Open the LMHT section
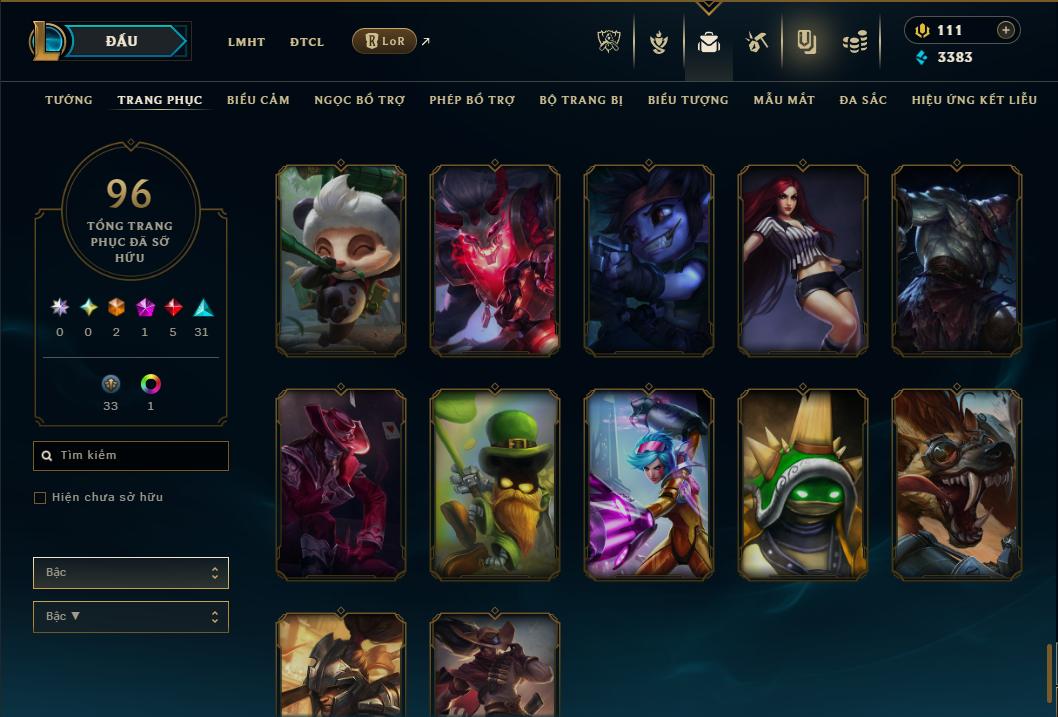 pyautogui.click(x=246, y=42)
